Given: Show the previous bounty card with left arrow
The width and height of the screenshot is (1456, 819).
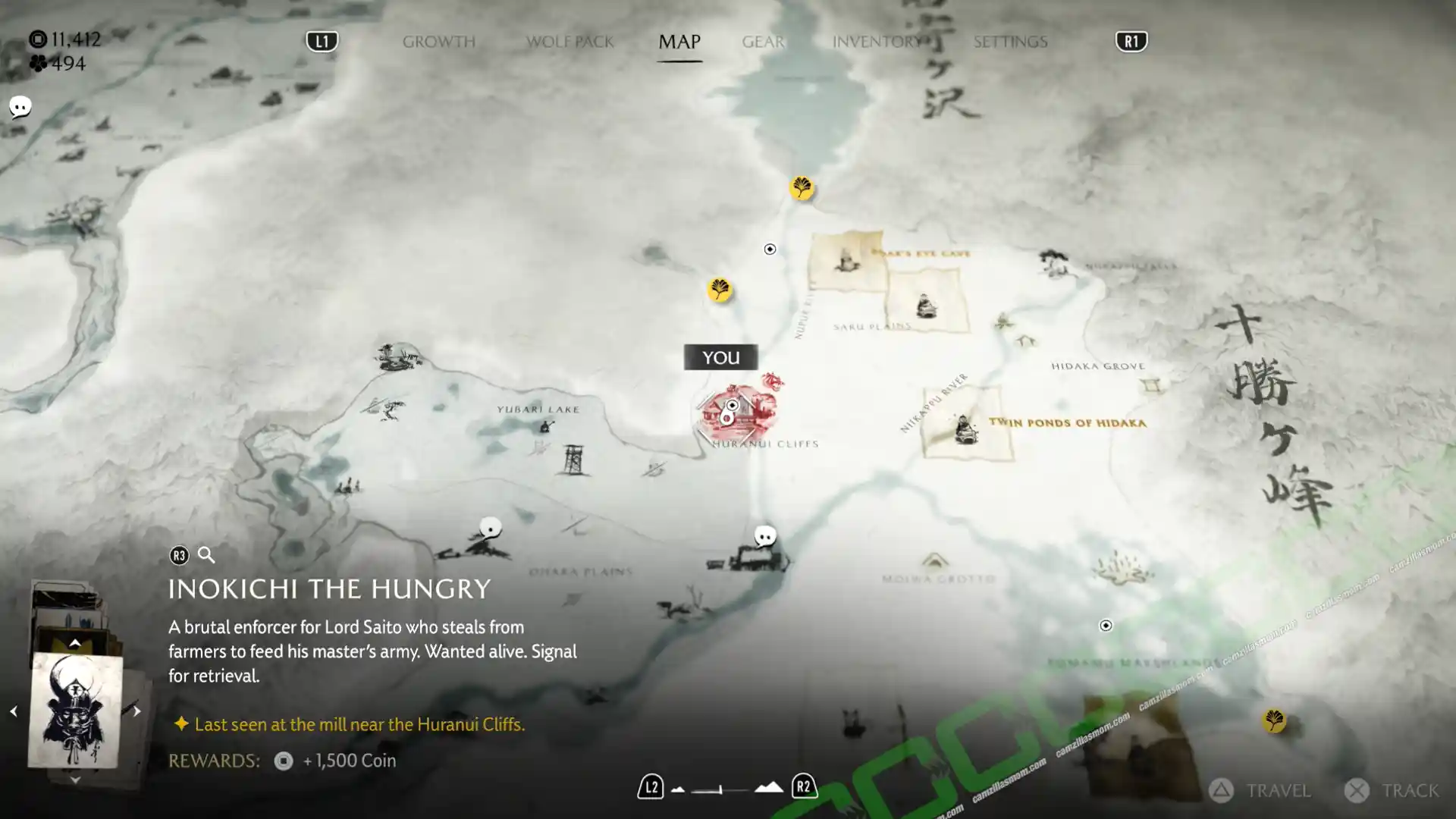Looking at the screenshot, I should point(13,711).
